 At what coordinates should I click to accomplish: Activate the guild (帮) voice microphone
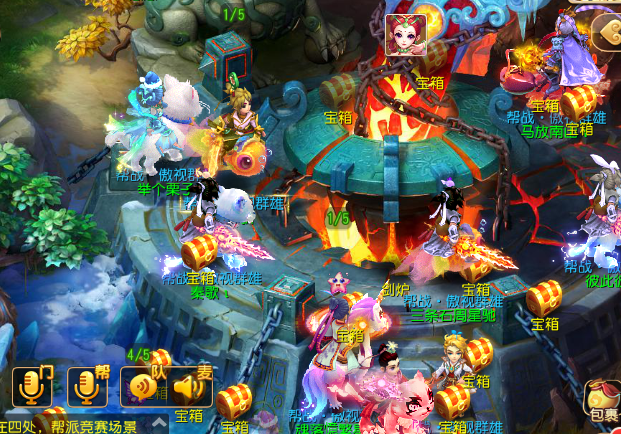coord(87,386)
